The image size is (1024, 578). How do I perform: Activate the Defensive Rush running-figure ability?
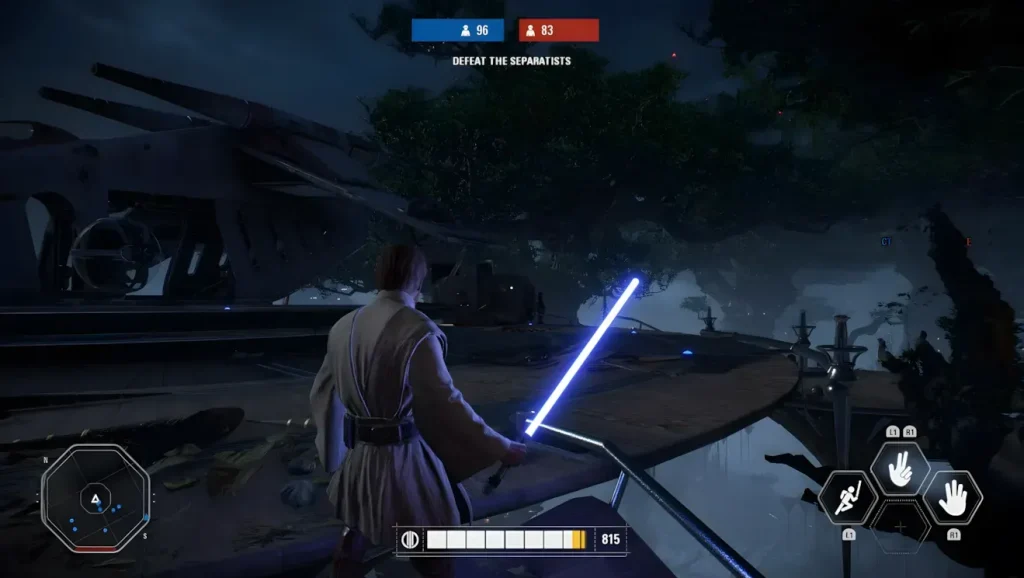(849, 497)
